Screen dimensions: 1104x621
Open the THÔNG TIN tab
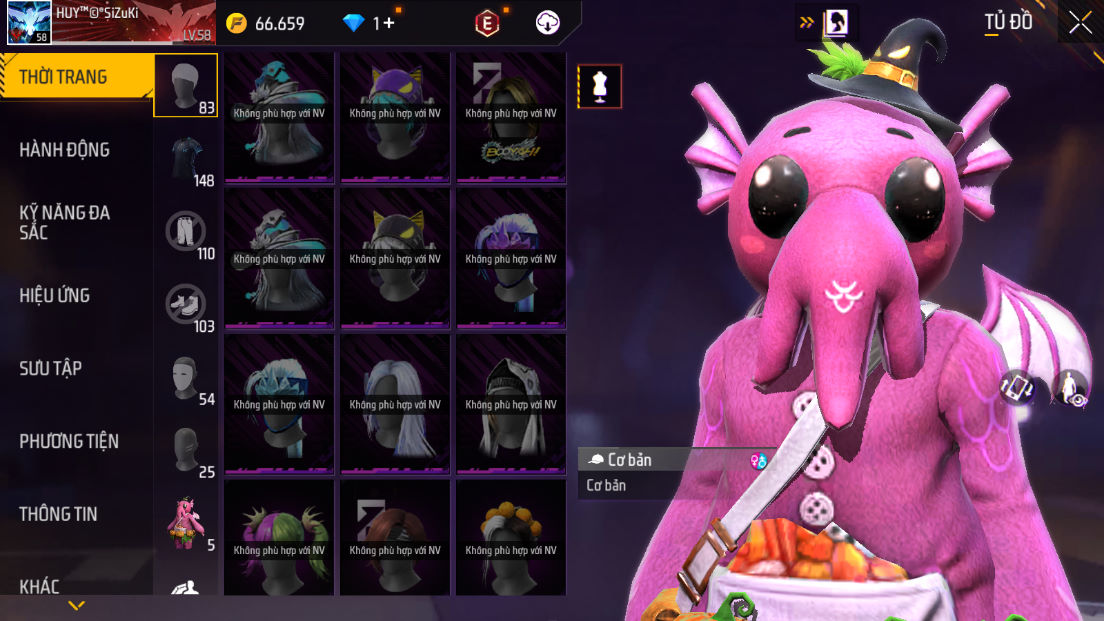(x=58, y=514)
